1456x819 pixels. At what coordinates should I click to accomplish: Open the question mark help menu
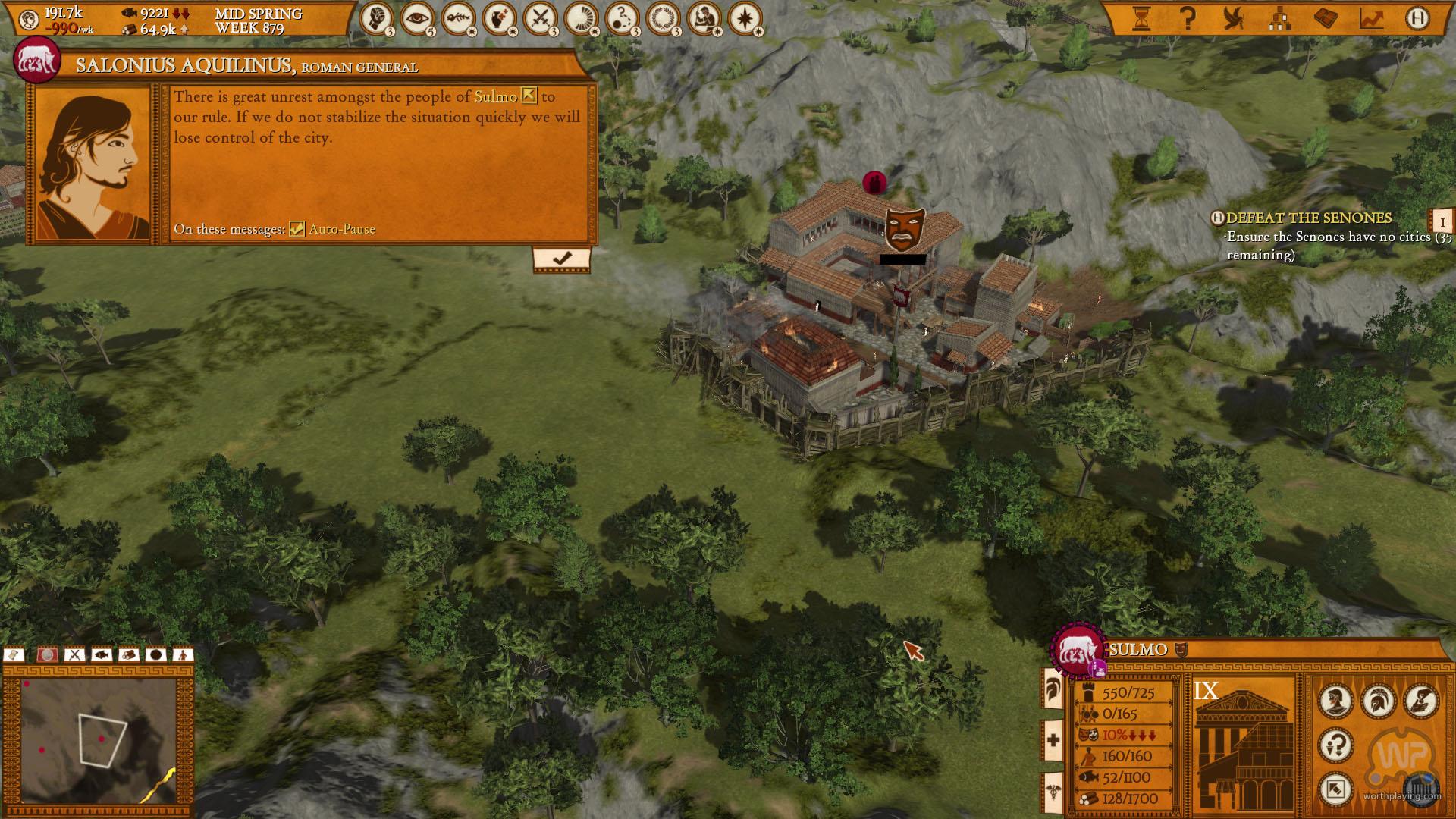tap(1188, 18)
